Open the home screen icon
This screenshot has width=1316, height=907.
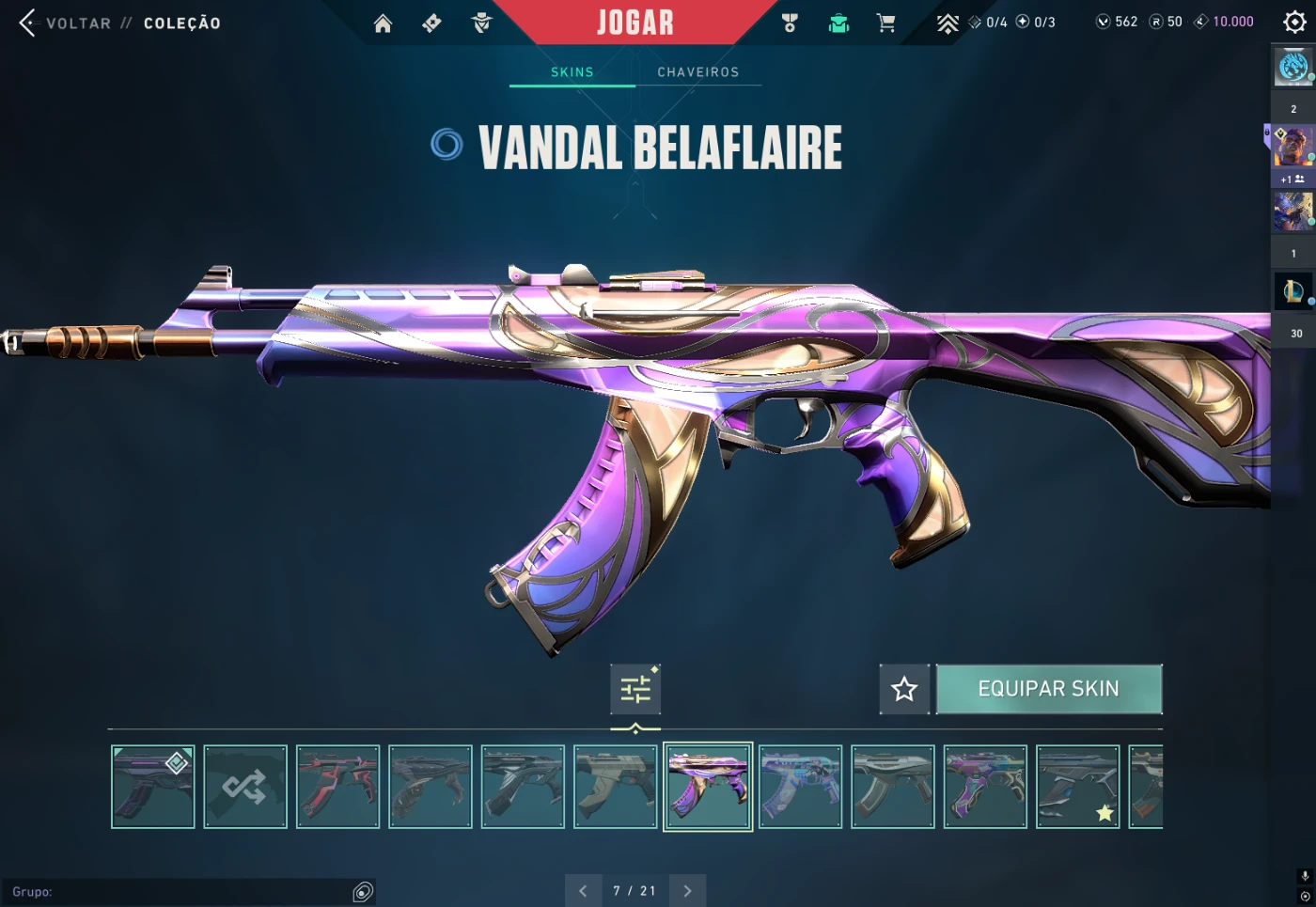coord(383,23)
